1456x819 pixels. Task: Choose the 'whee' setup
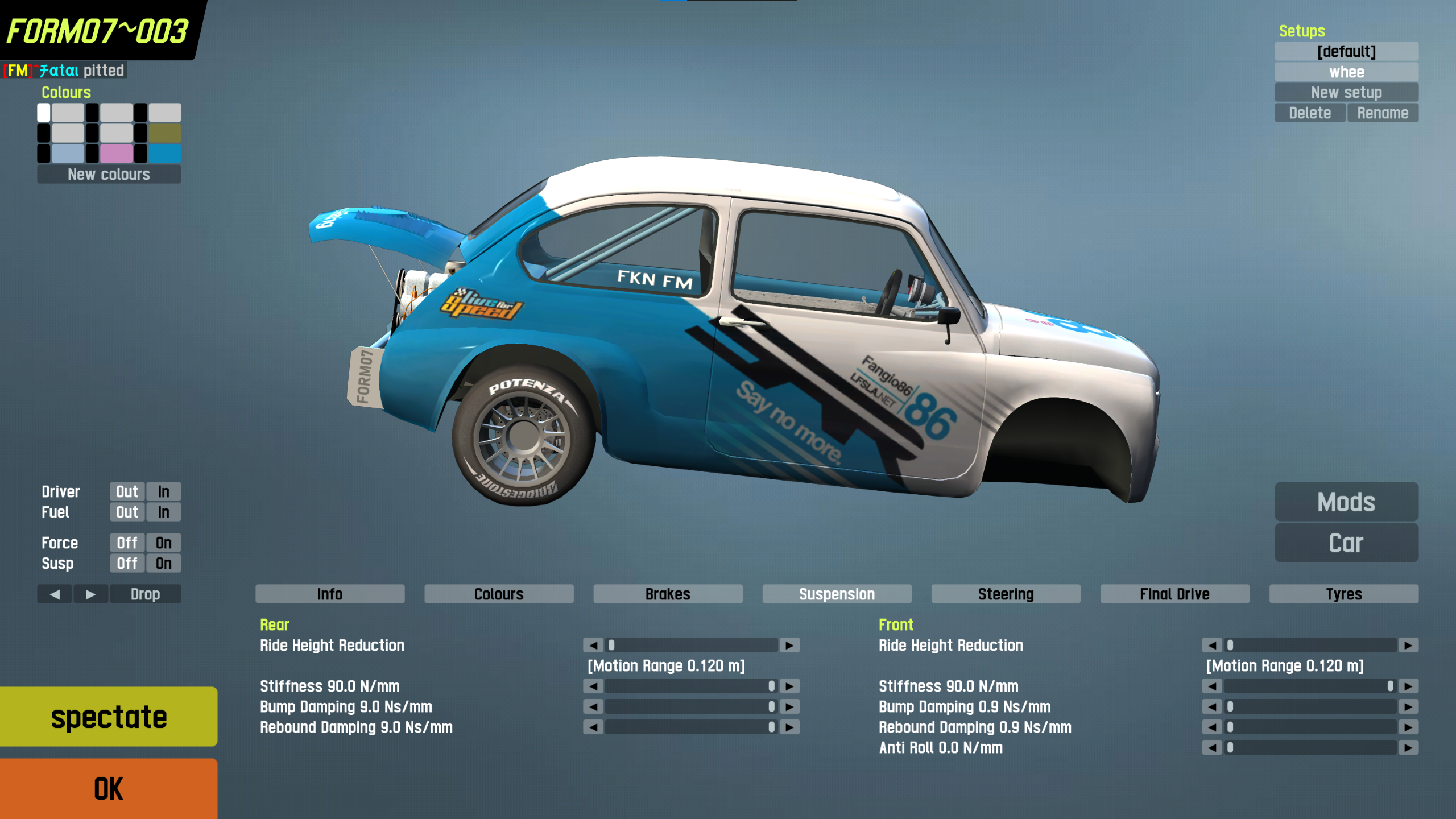[1346, 72]
